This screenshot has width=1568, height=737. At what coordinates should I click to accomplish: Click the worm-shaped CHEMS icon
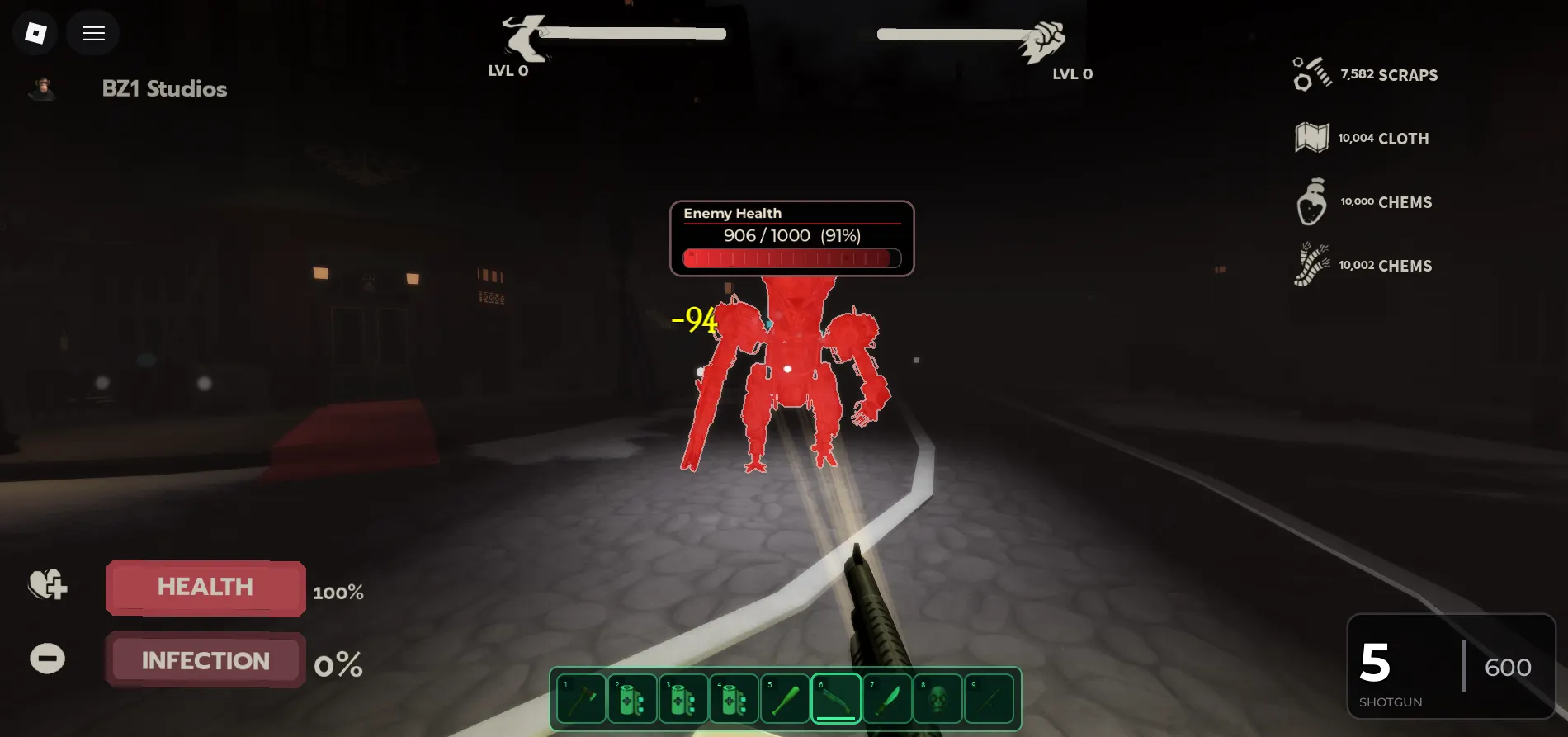[x=1313, y=265]
